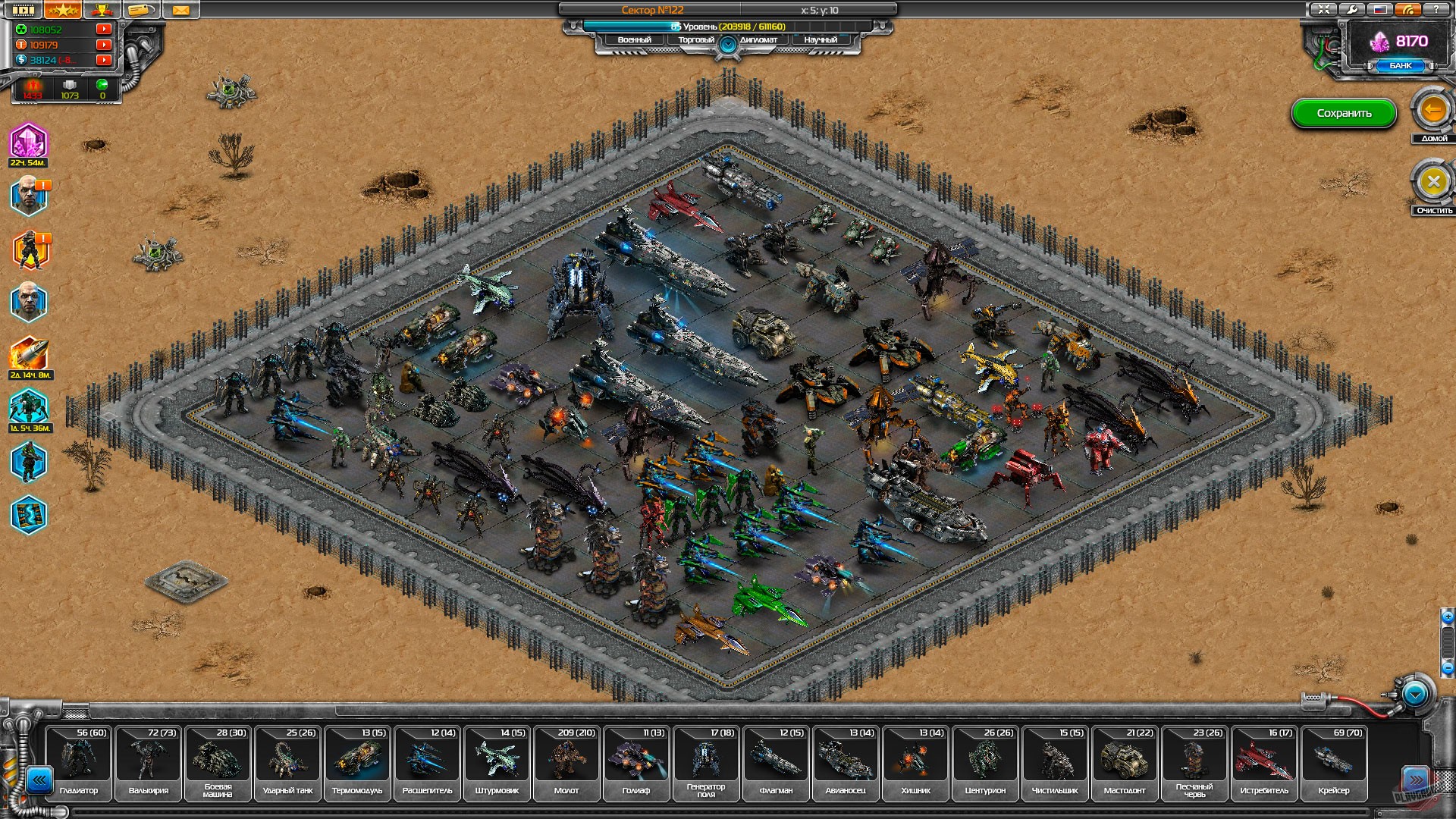
Task: Click the level 85 experience progress bar
Action: (x=728, y=25)
